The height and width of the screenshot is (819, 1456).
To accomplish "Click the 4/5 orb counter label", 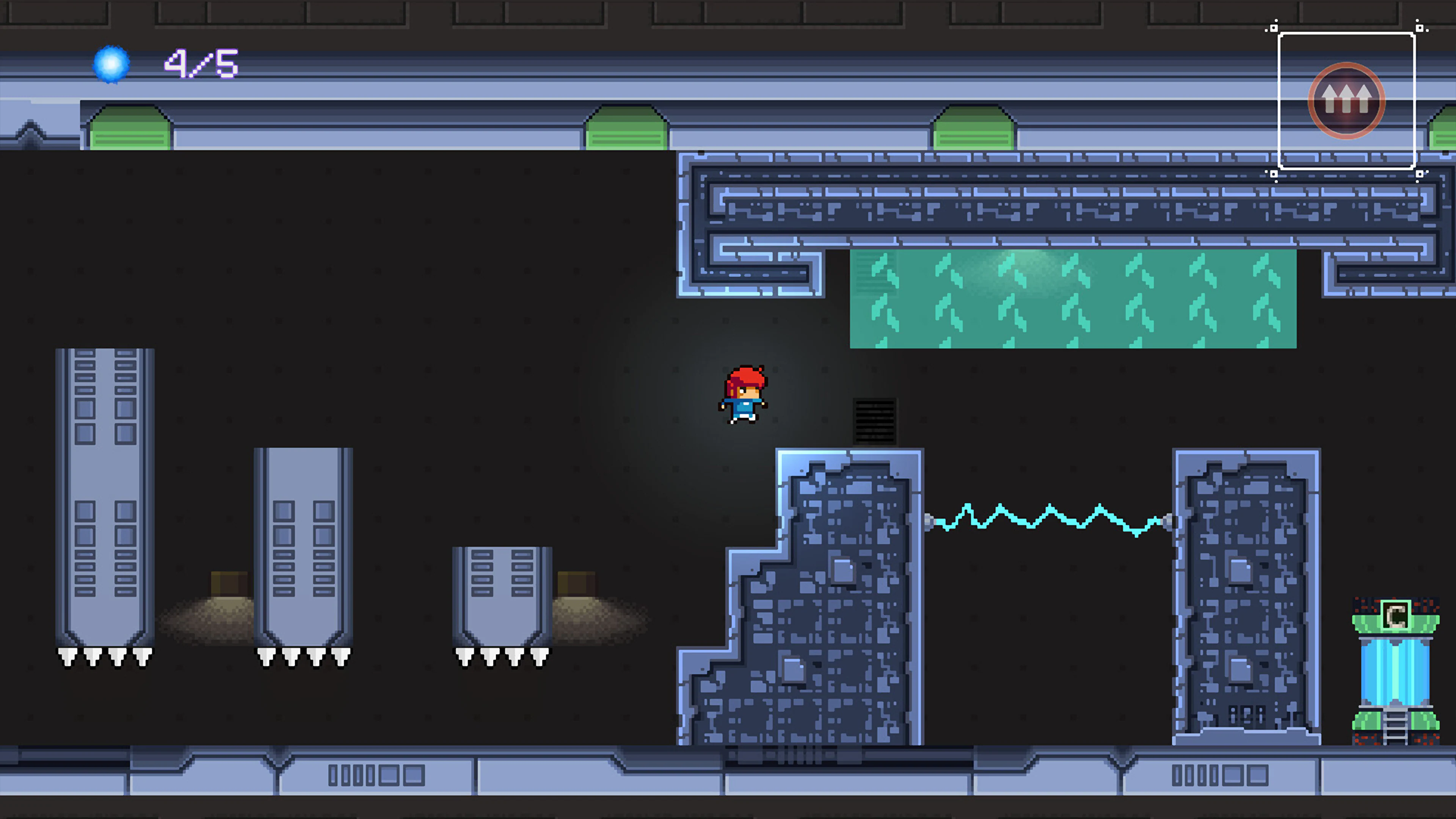I will pos(201,64).
